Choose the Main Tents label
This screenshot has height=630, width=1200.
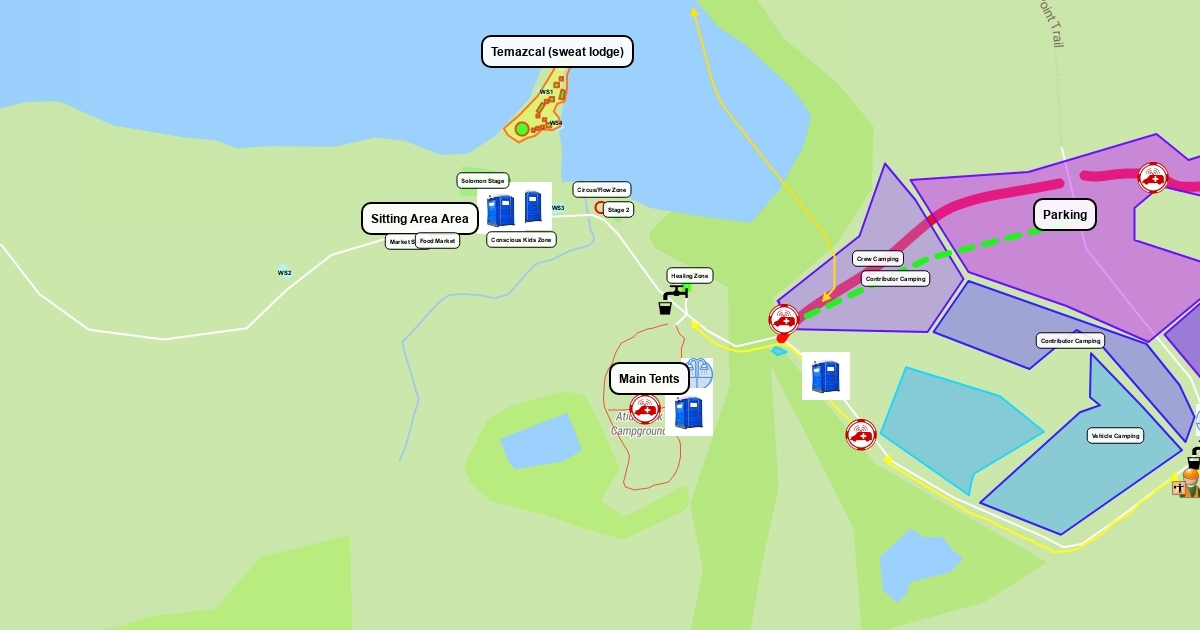tap(648, 379)
